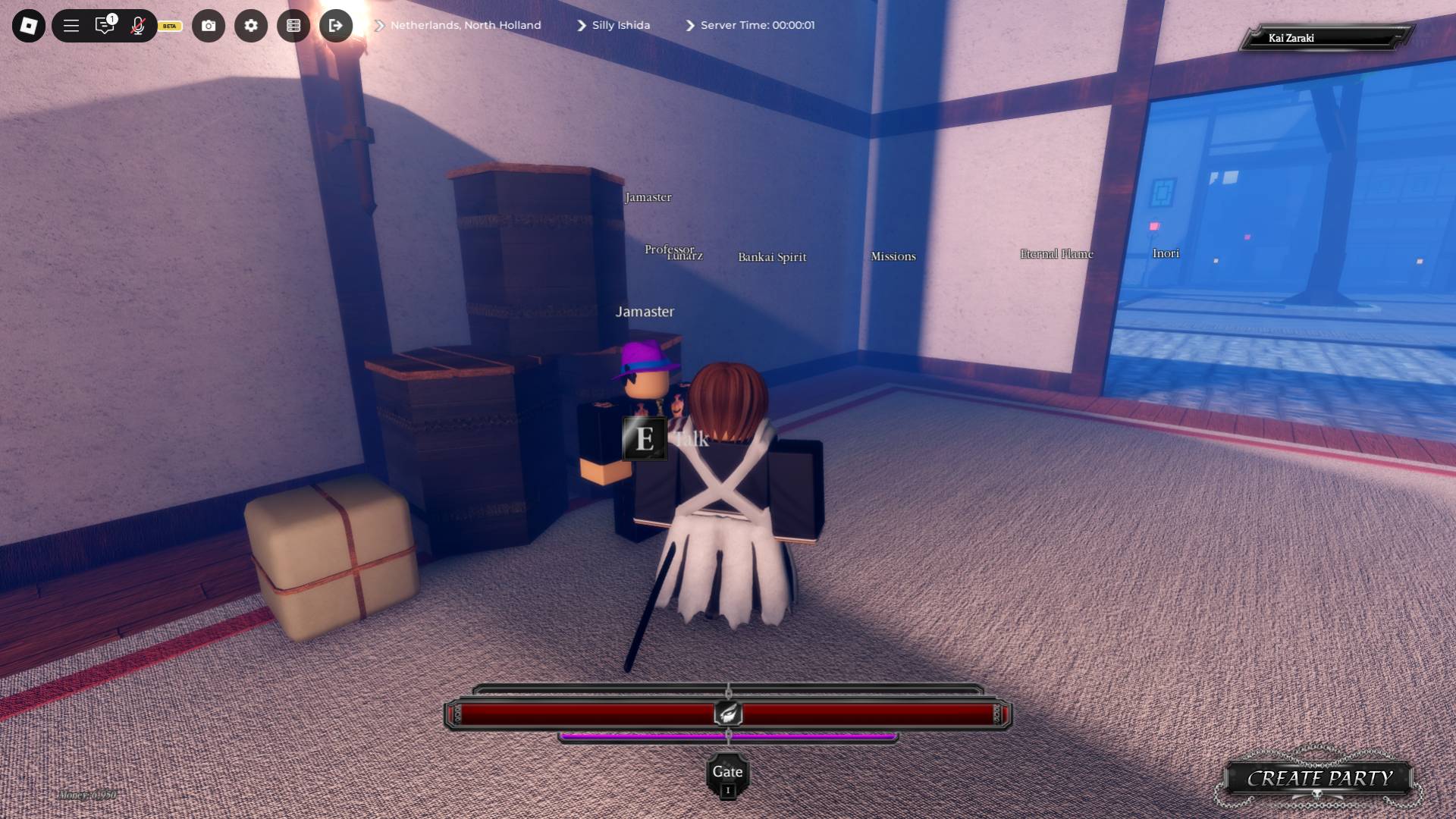Open the in-game chat icon
1456x819 pixels.
tap(105, 25)
